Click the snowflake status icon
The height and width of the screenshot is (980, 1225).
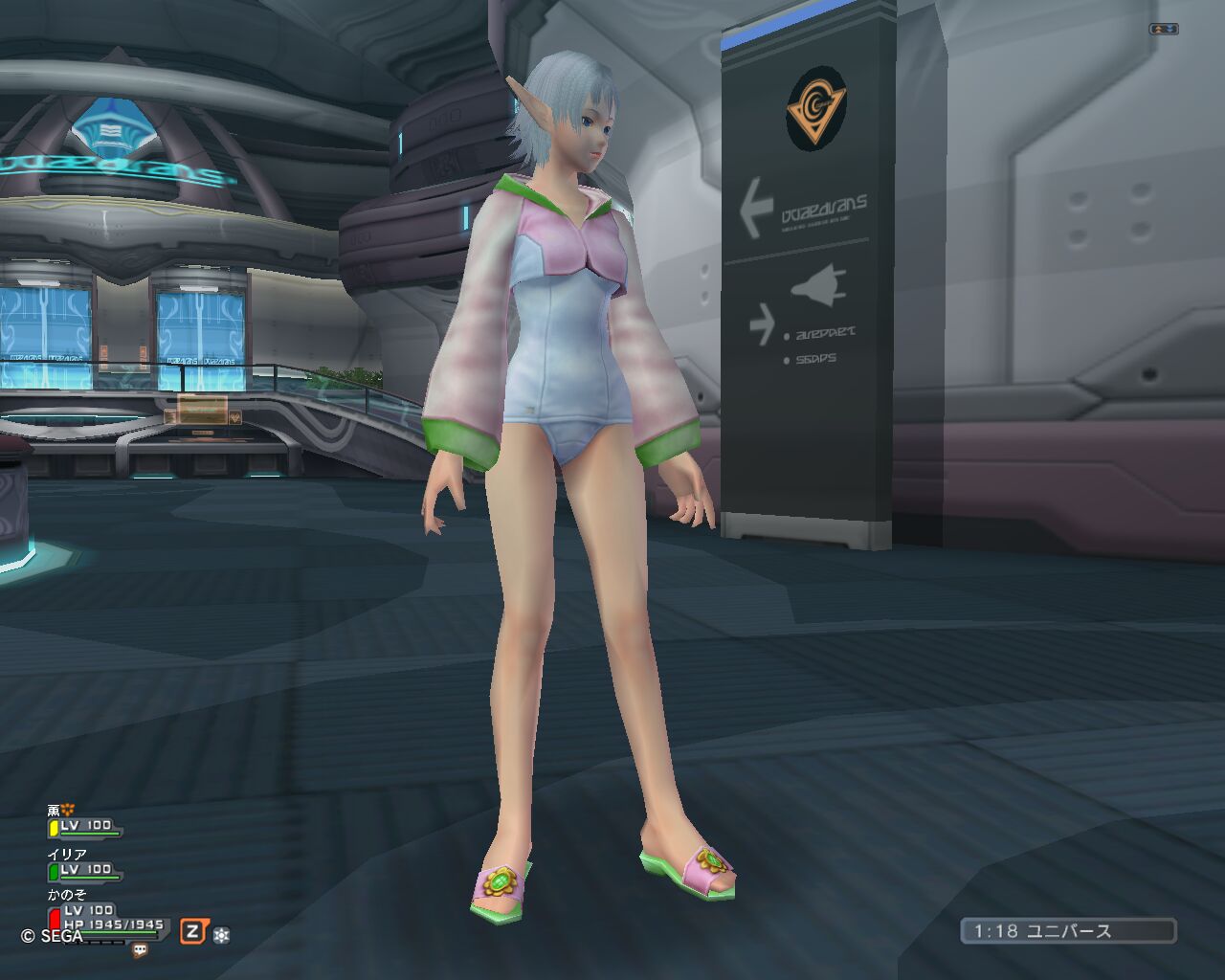pyautogui.click(x=221, y=934)
